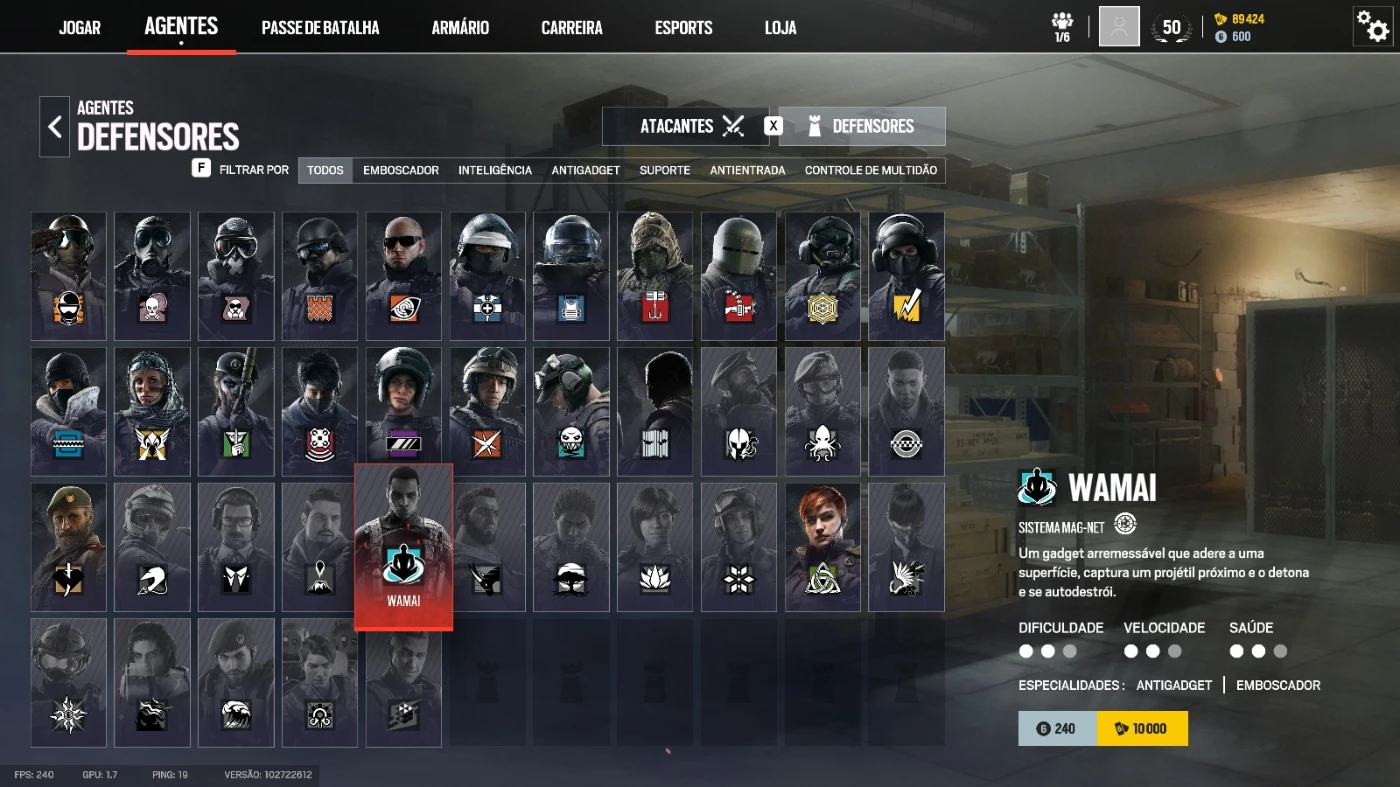This screenshot has width=1400, height=787.
Task: Click the back arrow beside Agentes
Action: point(55,127)
